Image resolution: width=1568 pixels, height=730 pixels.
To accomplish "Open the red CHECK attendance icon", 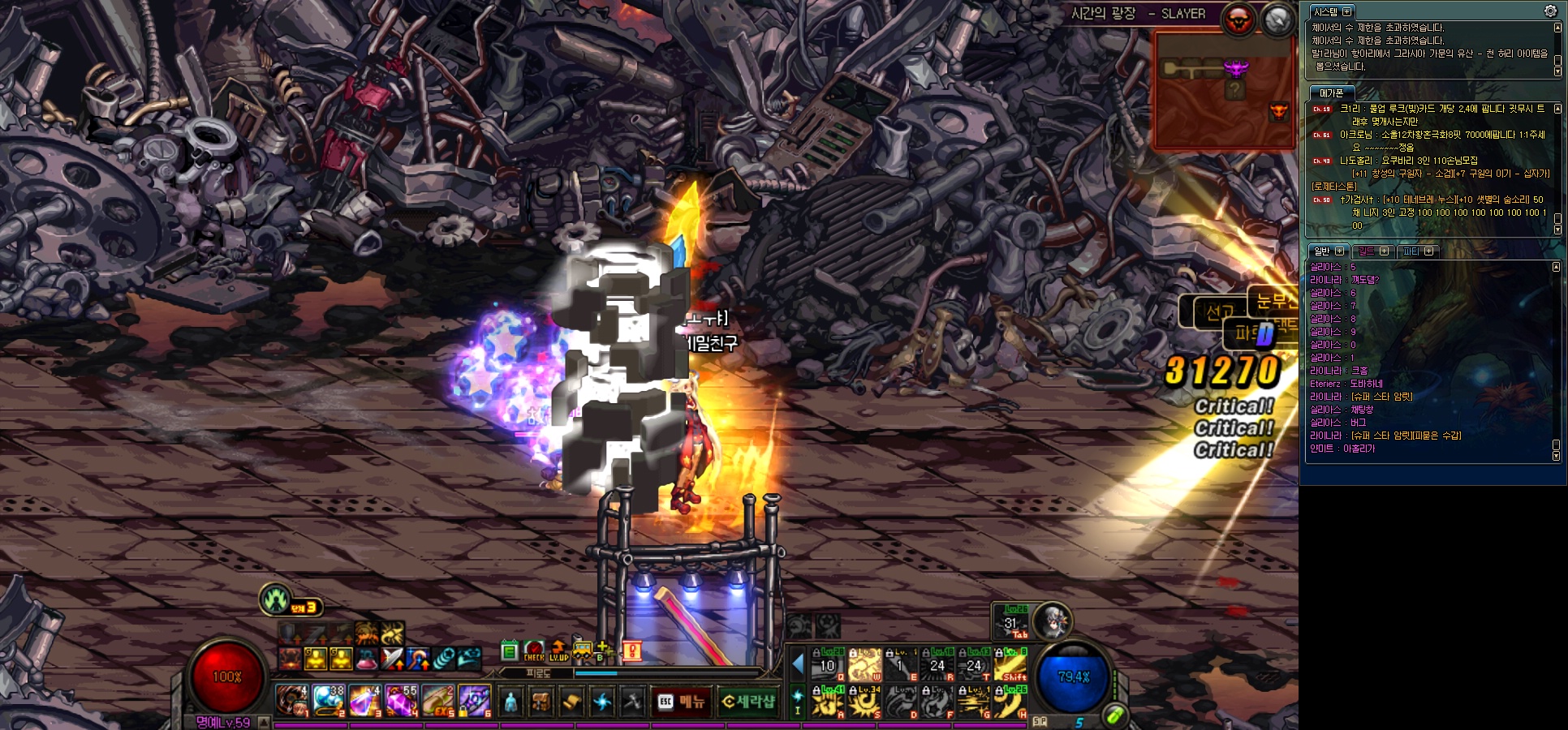I will (x=534, y=651).
